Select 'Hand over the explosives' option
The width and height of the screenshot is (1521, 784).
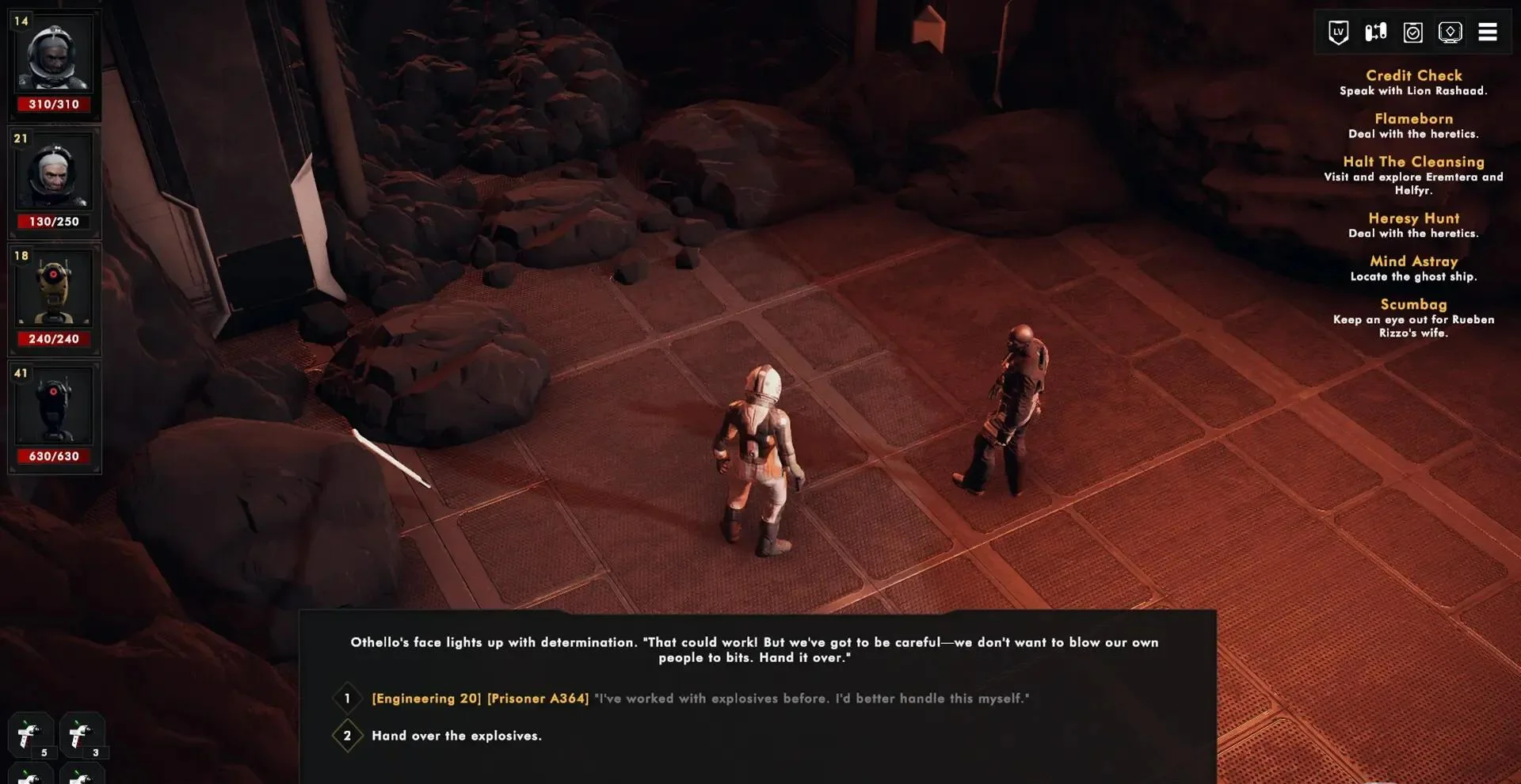coord(456,736)
